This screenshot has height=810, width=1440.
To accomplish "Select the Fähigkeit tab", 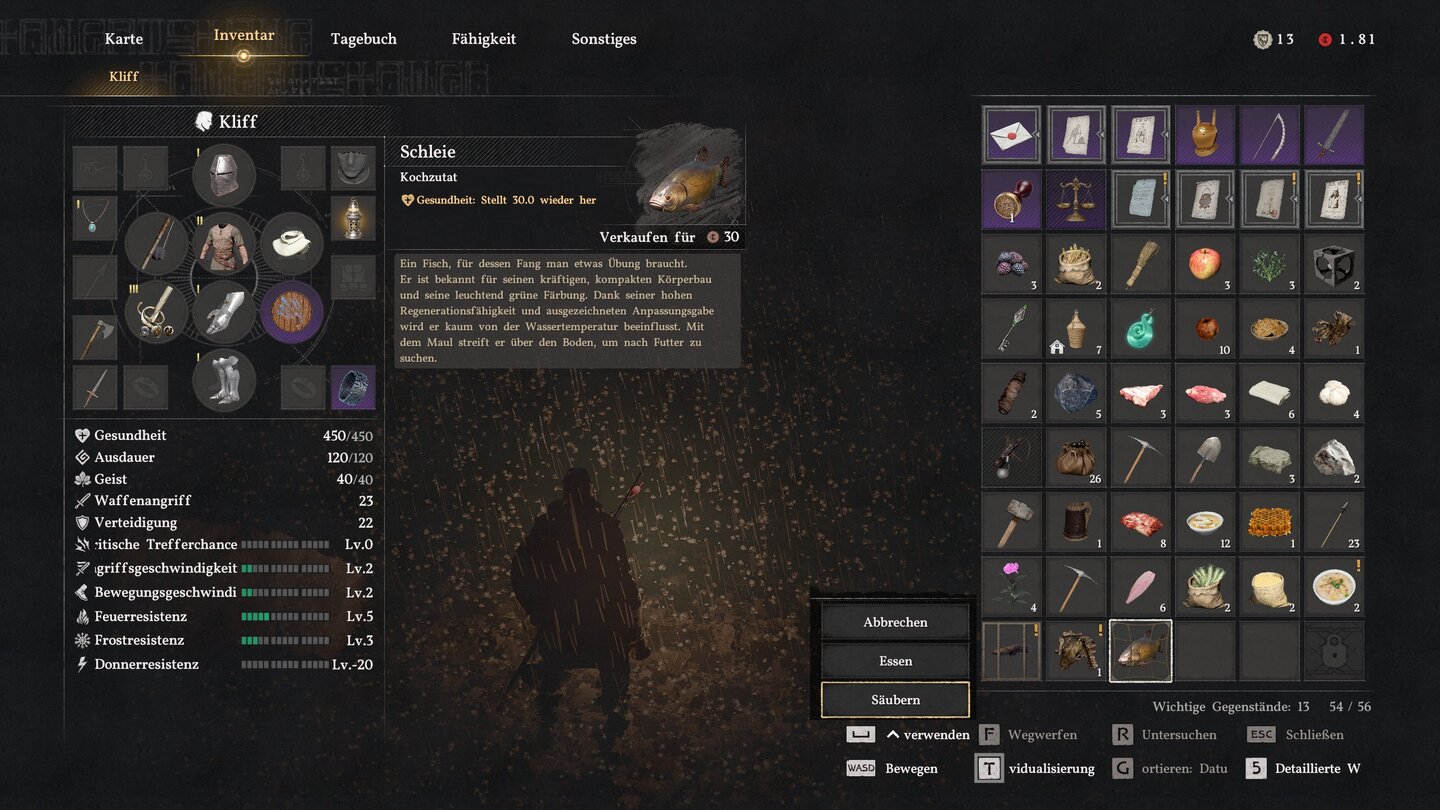I will point(484,39).
